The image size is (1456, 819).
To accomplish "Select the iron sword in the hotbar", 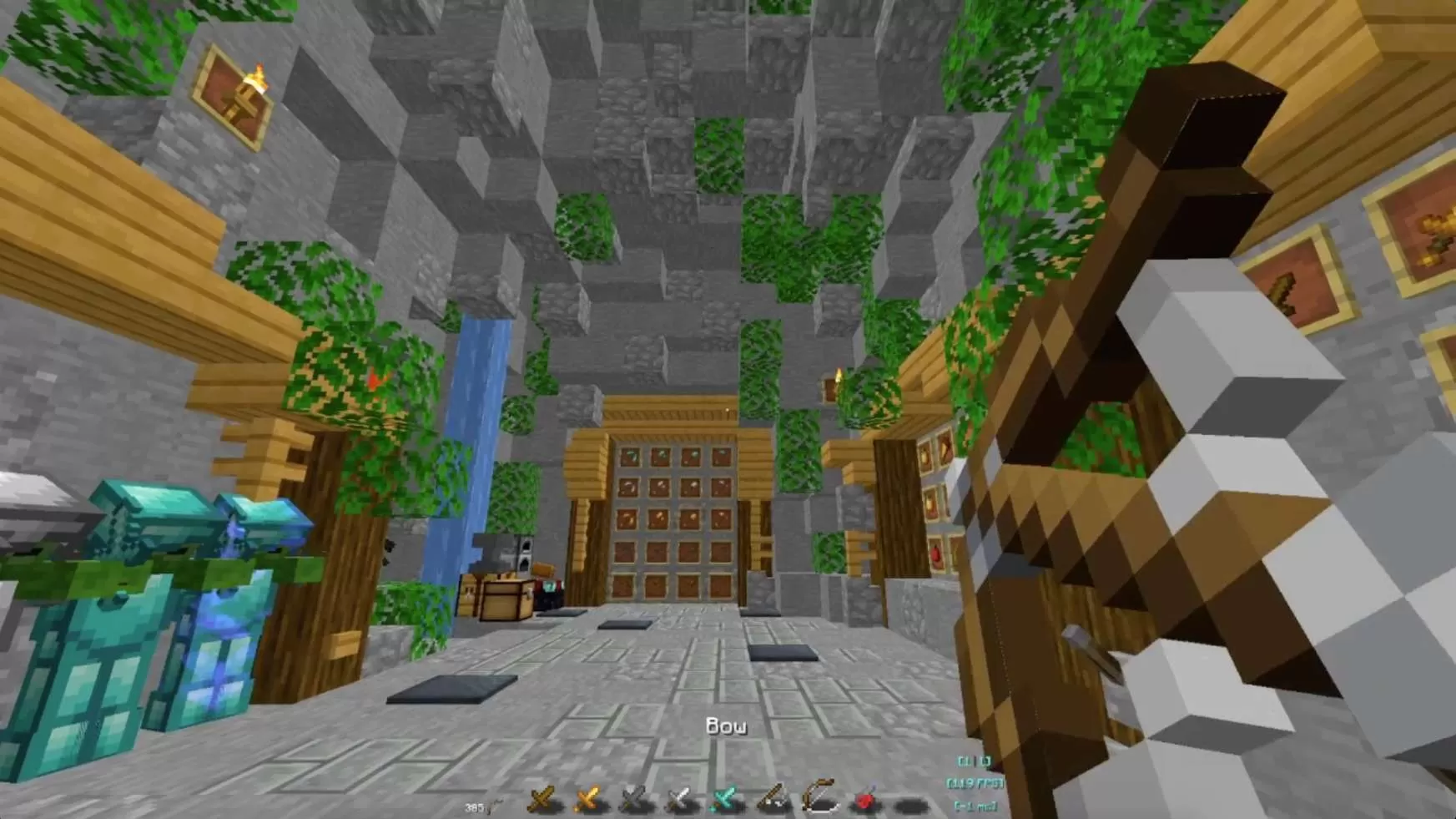I will [678, 800].
